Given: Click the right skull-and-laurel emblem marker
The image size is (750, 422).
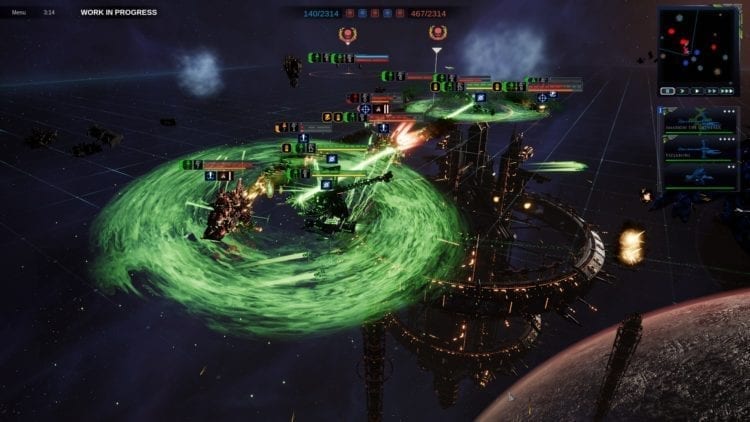Looking at the screenshot, I should coord(437,32).
